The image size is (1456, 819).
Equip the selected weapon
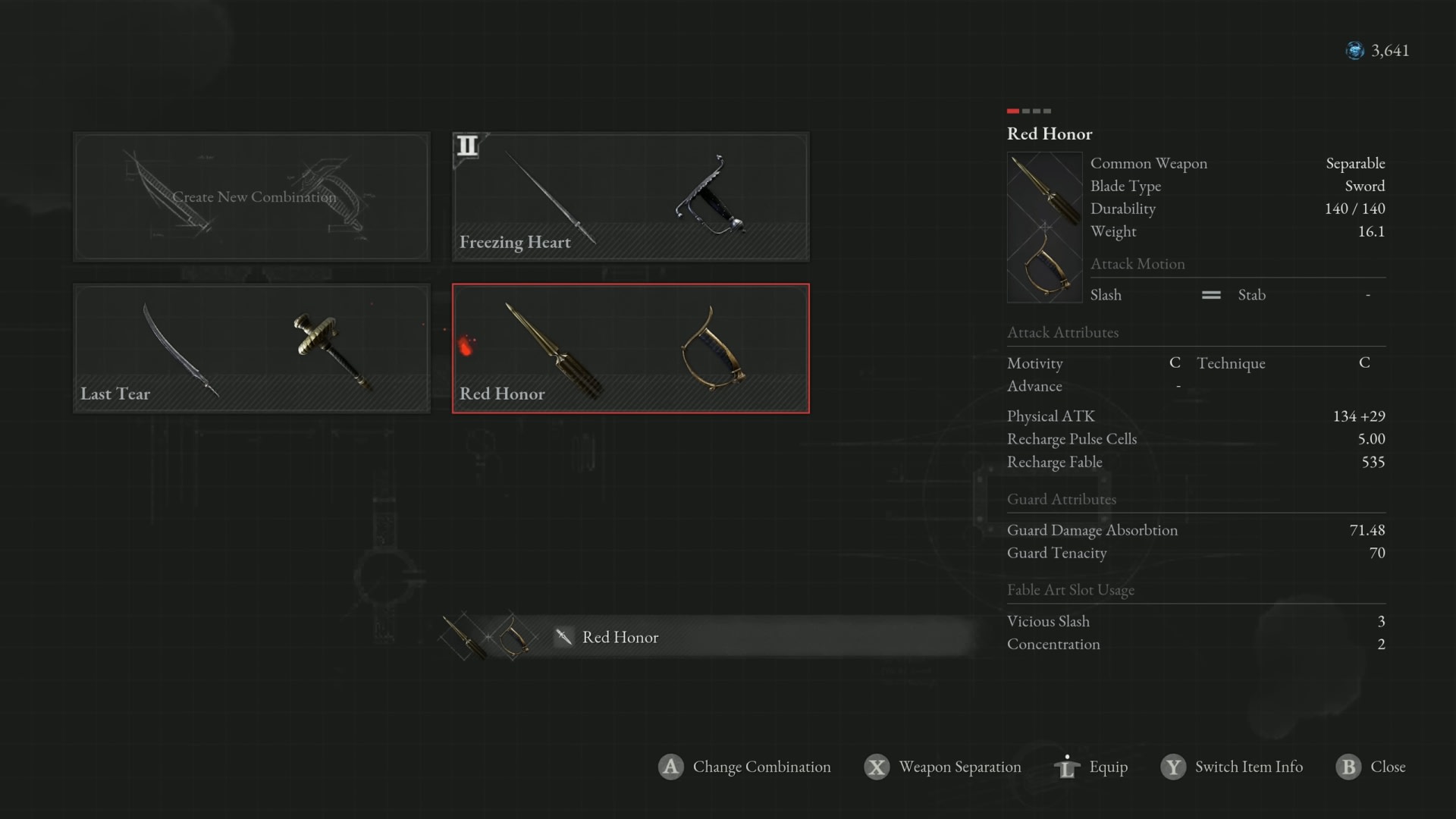1091,767
